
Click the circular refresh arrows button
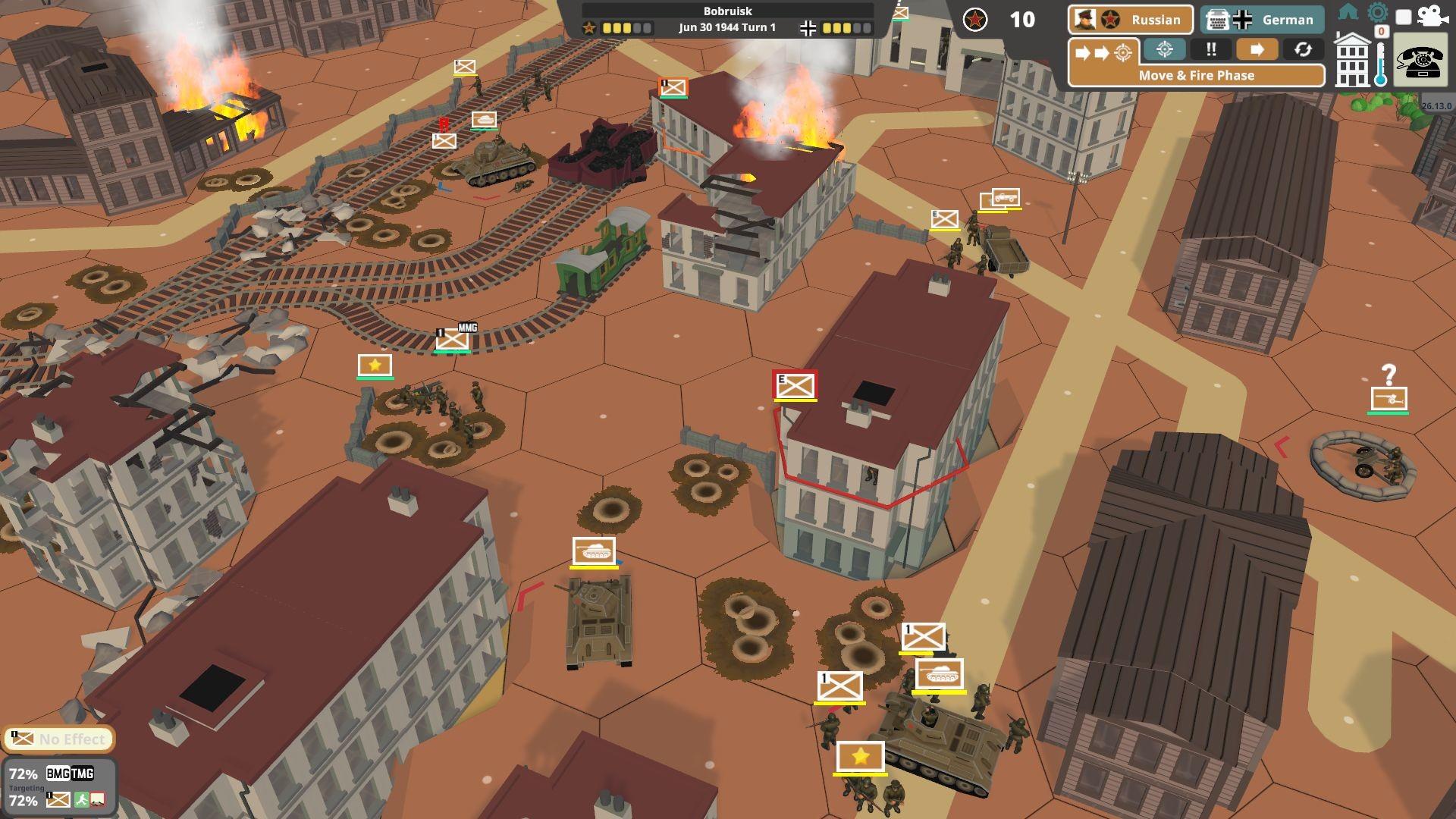click(x=1303, y=50)
